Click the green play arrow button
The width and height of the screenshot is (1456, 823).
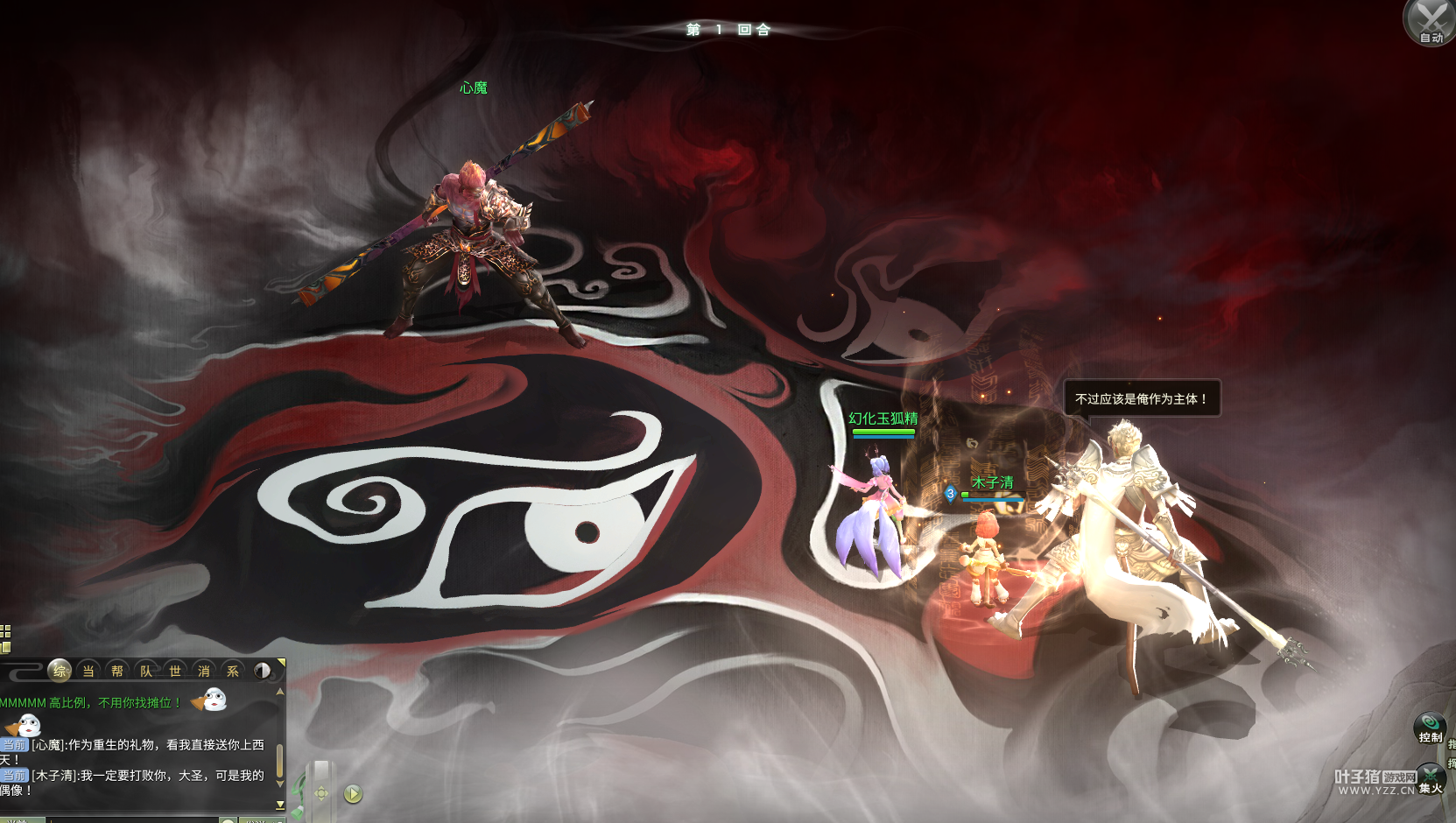(353, 794)
